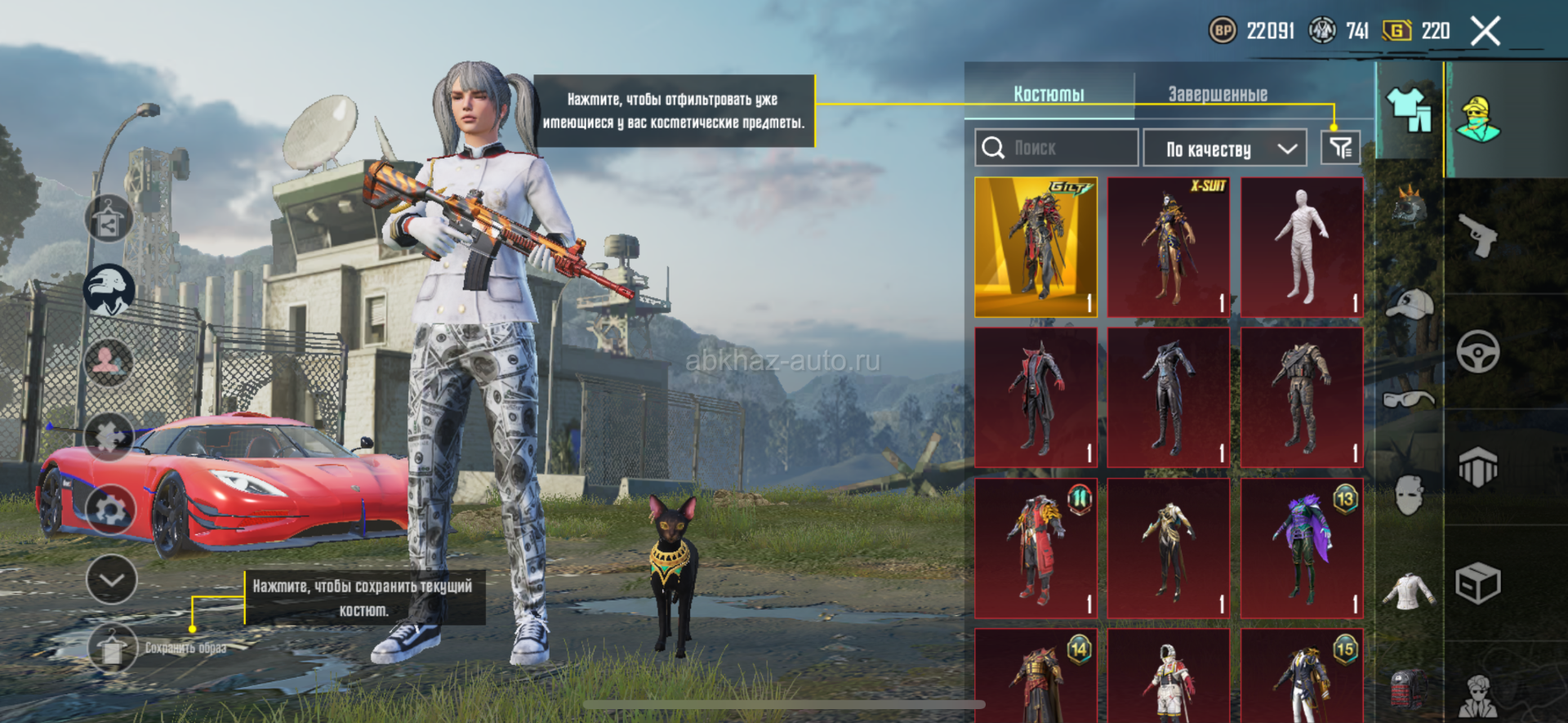Toggle the owned-items filter funnel icon
1568x723 pixels.
pos(1340,148)
